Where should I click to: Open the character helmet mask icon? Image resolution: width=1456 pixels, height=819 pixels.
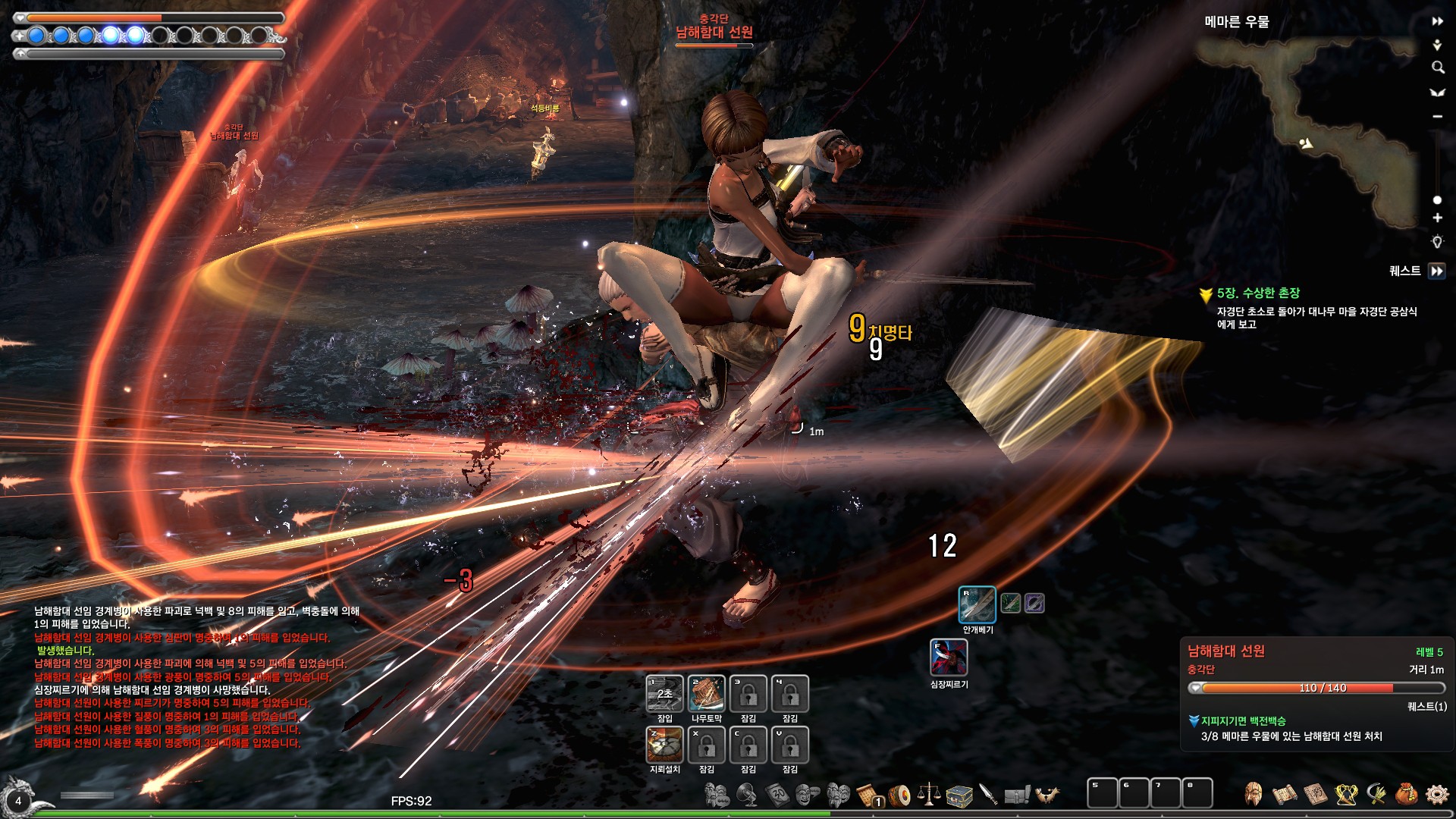click(x=1254, y=794)
